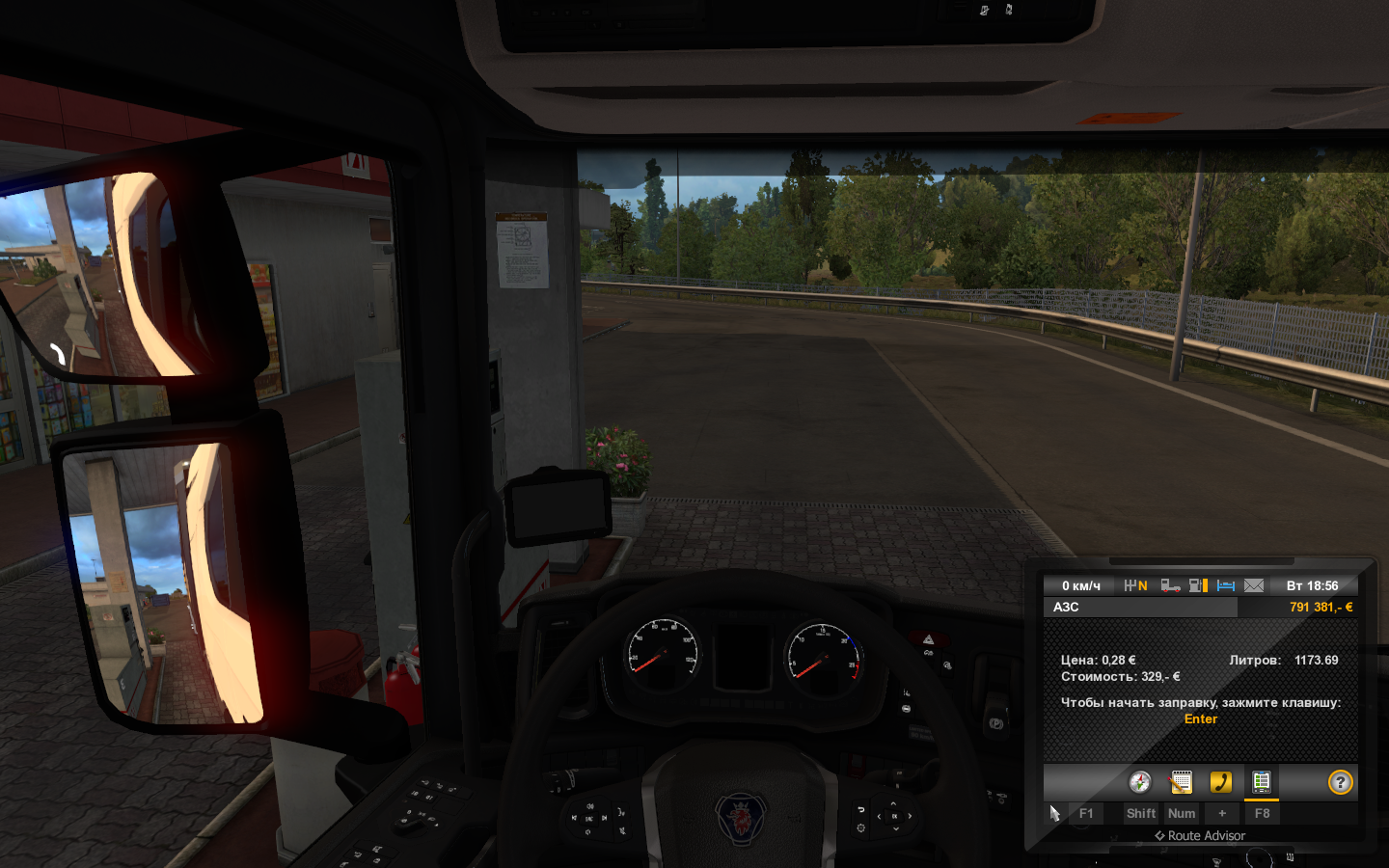Screen dimensions: 1389x868
Task: Open the mail envelope icon
Action: (x=1254, y=585)
